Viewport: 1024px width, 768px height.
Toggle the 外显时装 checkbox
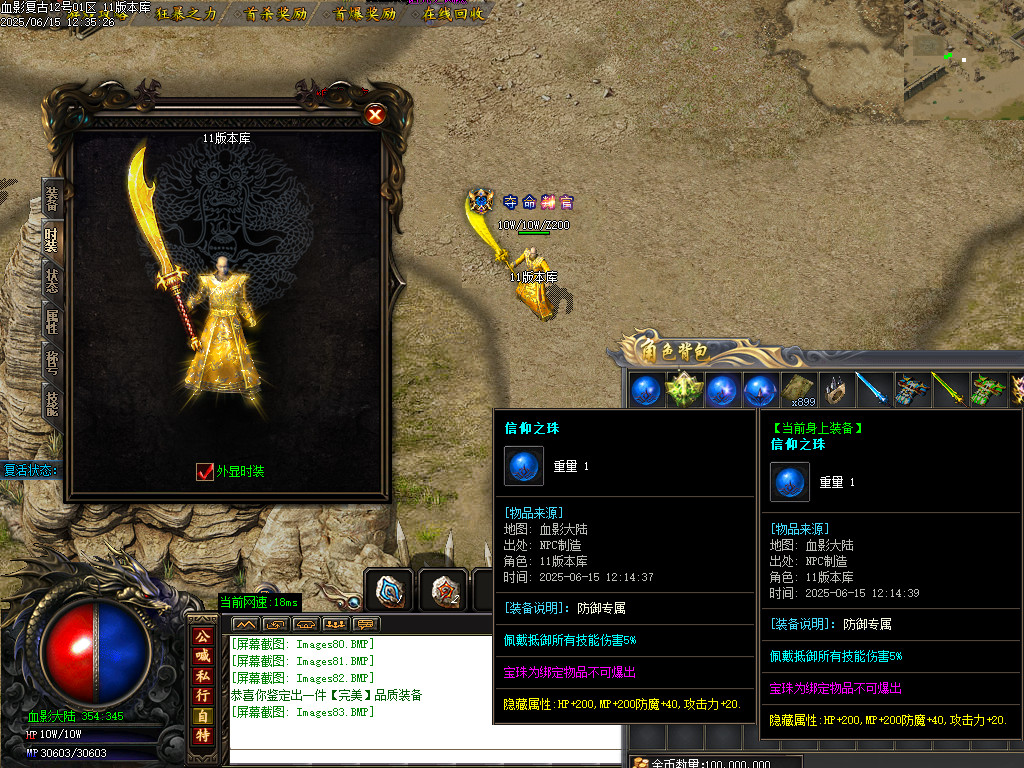click(x=205, y=471)
